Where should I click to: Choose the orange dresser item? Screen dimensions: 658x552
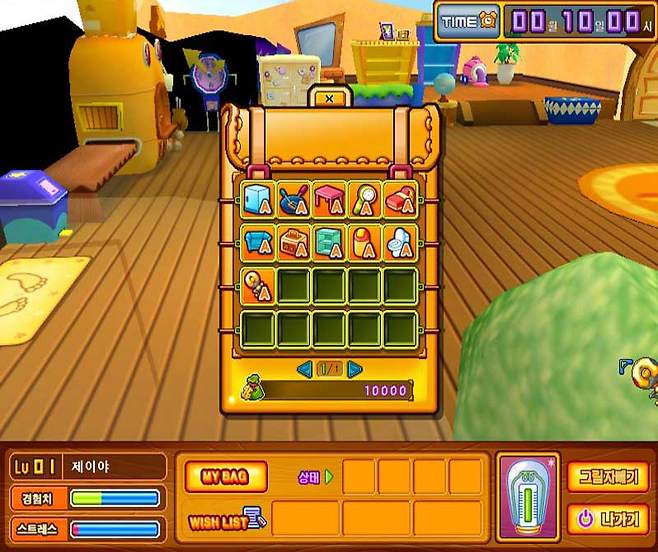(x=294, y=242)
